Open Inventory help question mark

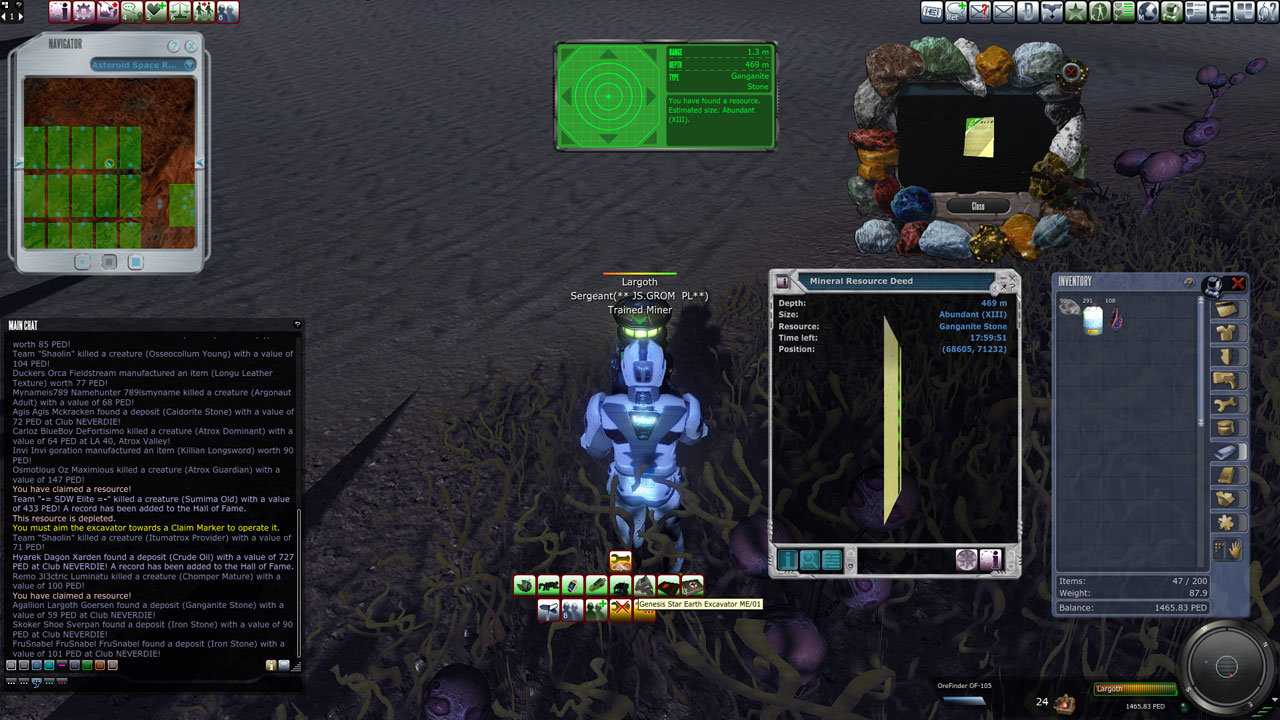point(1189,283)
